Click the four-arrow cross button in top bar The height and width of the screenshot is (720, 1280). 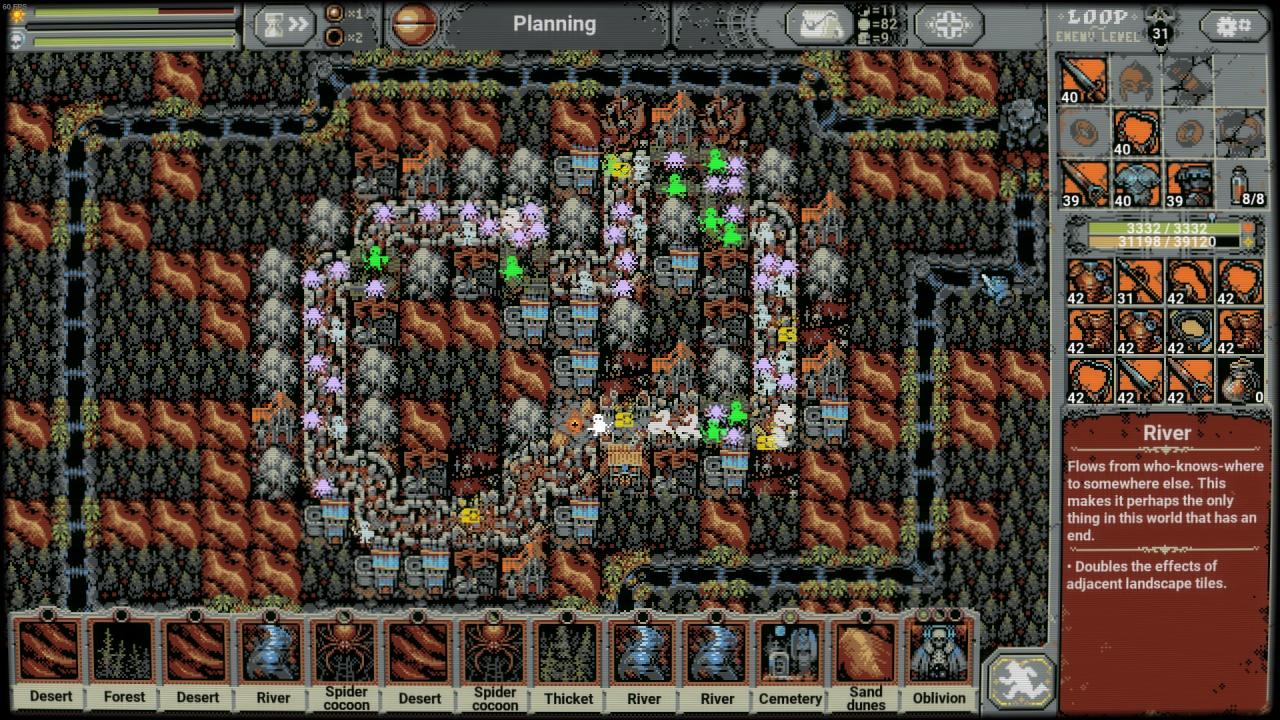pyautogui.click(x=948, y=25)
